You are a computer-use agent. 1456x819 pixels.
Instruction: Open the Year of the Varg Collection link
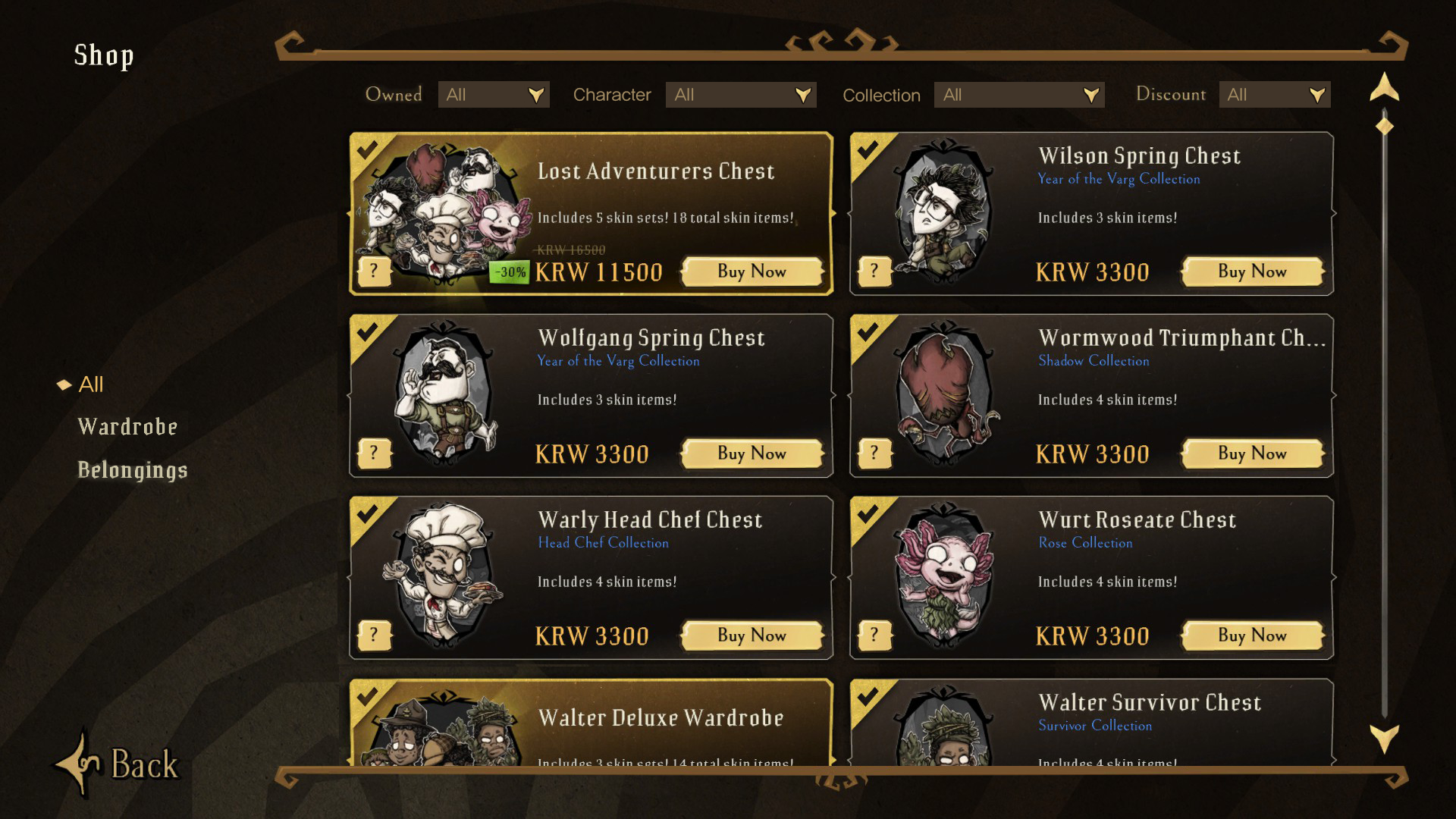1119,179
